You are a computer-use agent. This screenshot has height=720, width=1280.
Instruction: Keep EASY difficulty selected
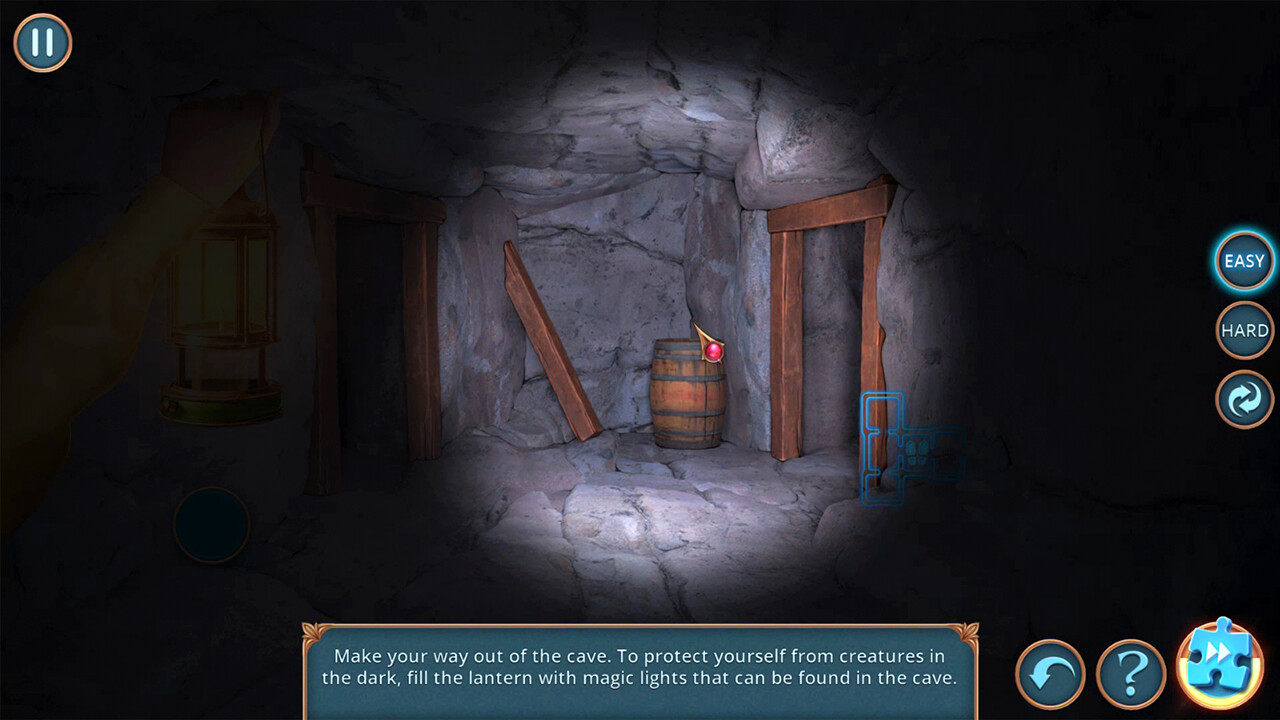tap(1243, 261)
